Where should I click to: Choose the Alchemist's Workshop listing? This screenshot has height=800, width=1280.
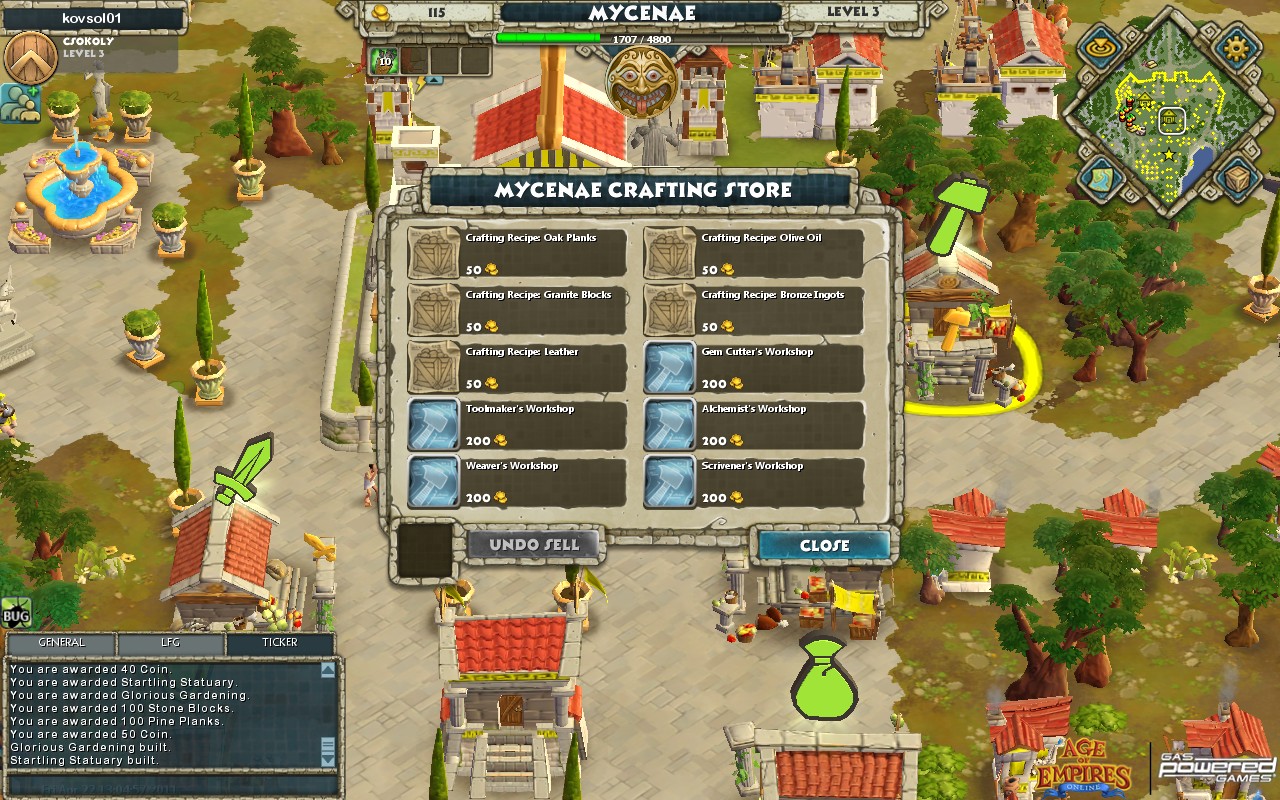753,424
